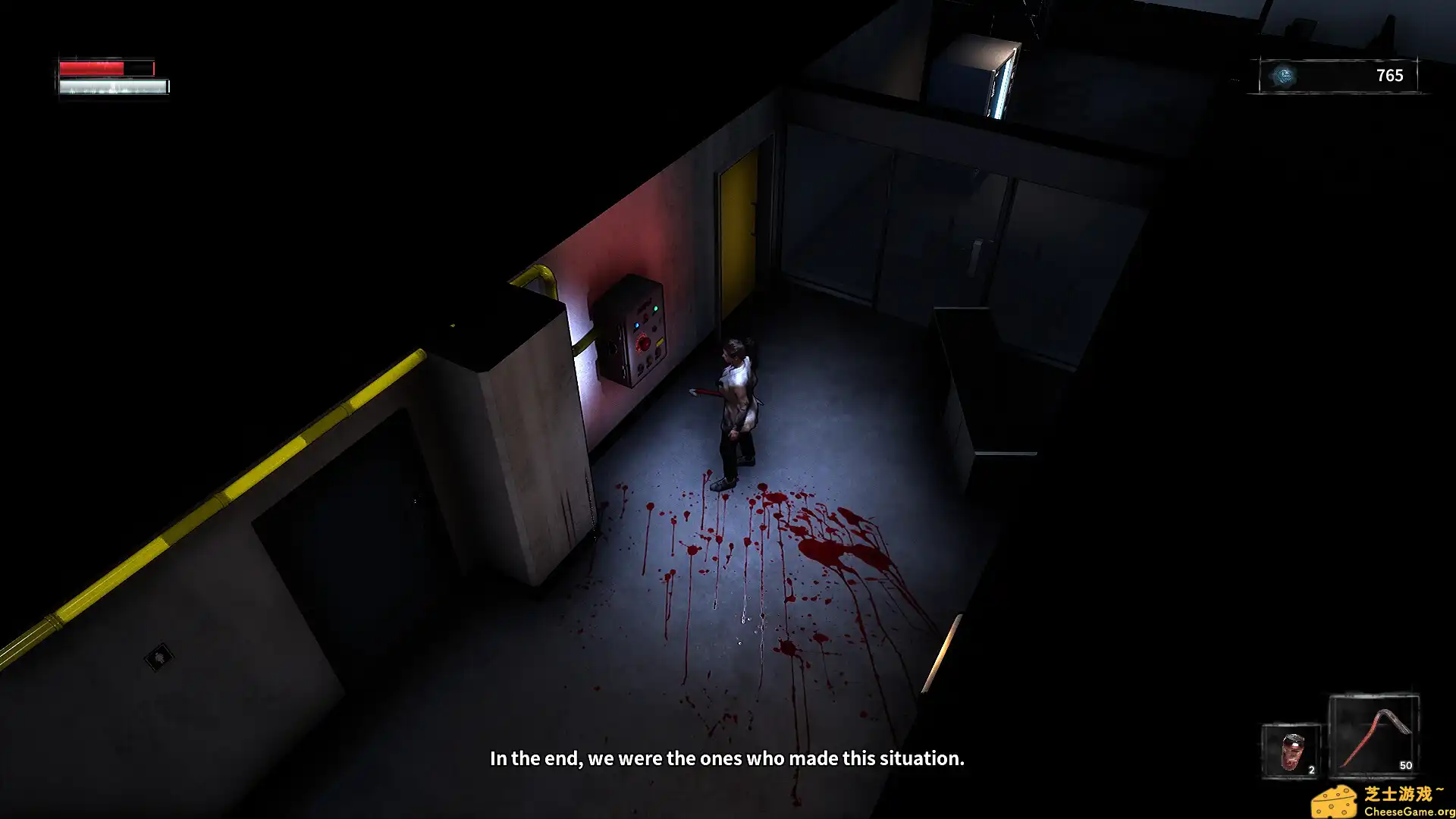Viewport: 1456px width, 819px height.
Task: Click the currency value 765
Action: [x=1390, y=75]
